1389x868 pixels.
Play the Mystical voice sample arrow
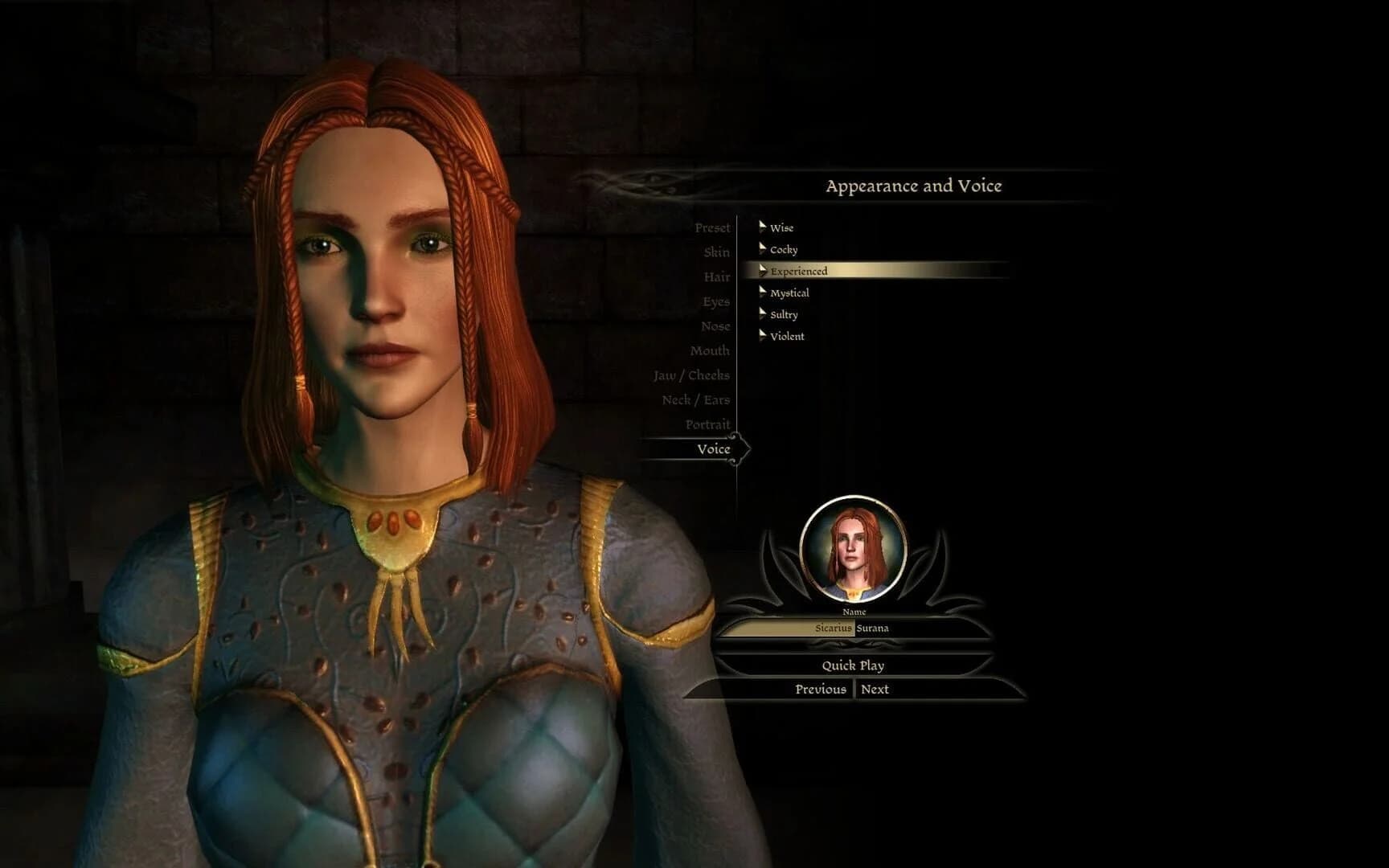coord(762,293)
